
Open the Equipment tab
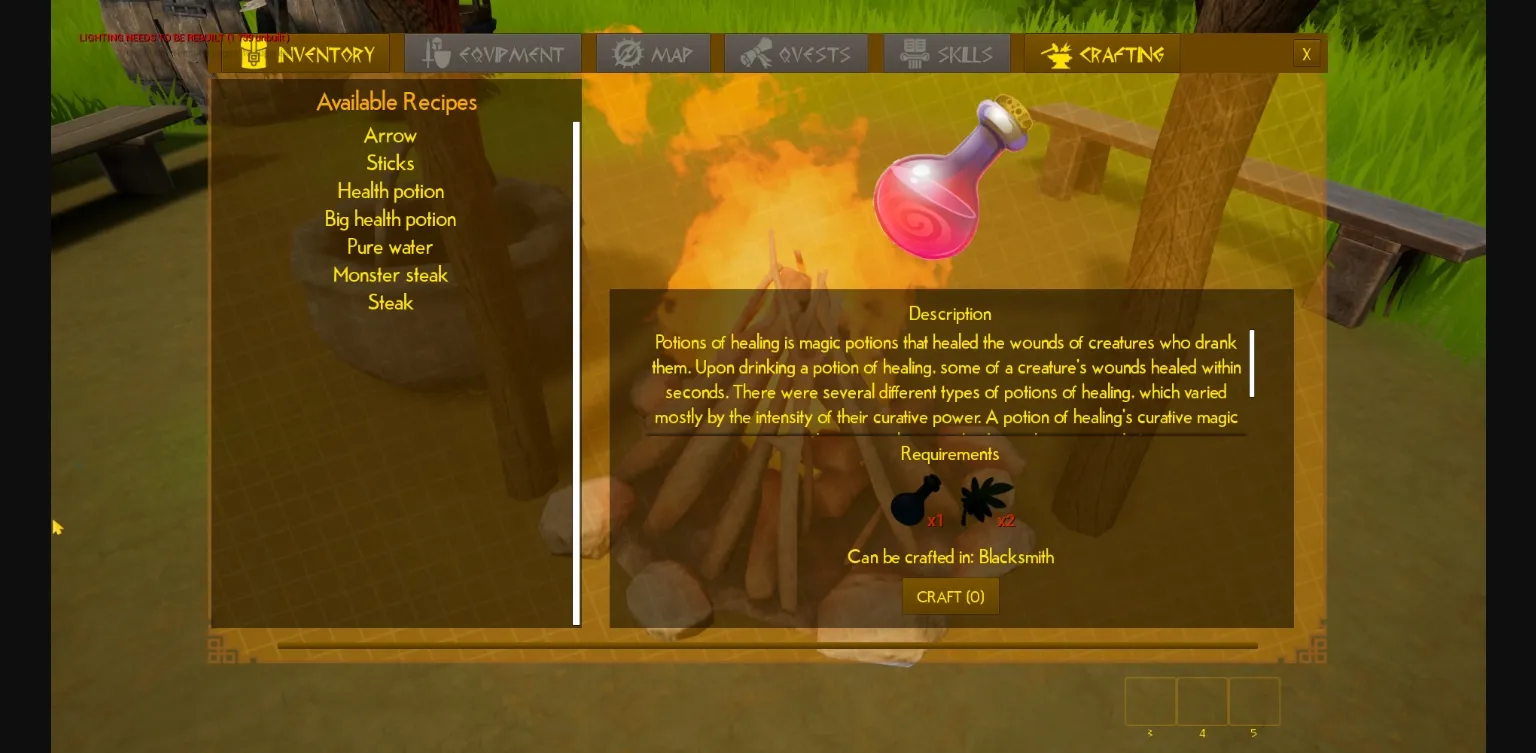tap(493, 54)
